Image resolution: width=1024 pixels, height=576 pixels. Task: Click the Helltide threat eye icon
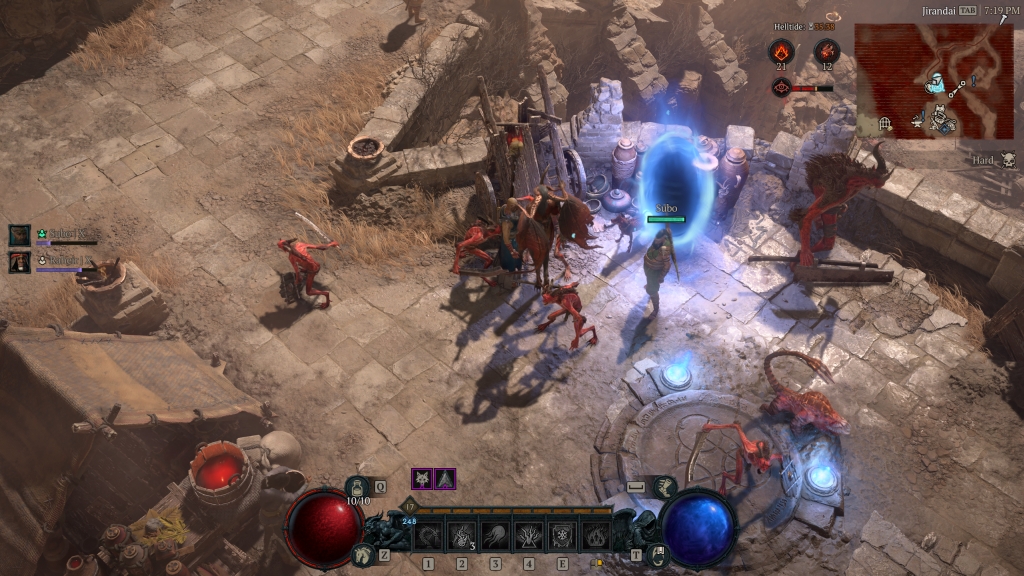click(781, 87)
